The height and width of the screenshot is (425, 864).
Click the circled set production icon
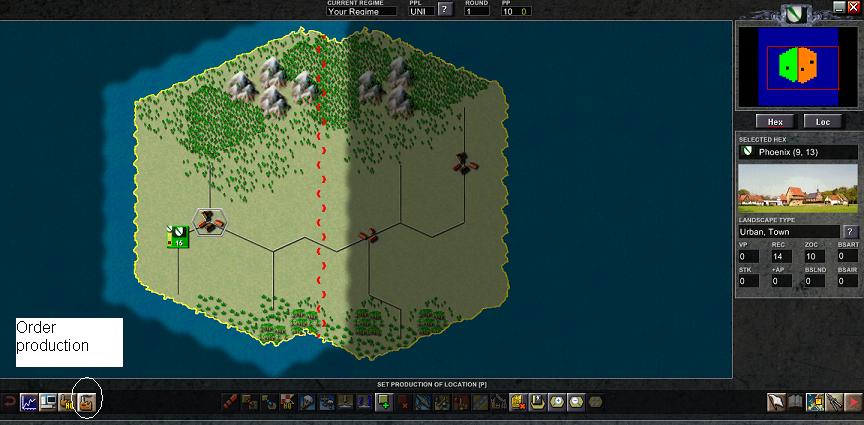coord(87,402)
